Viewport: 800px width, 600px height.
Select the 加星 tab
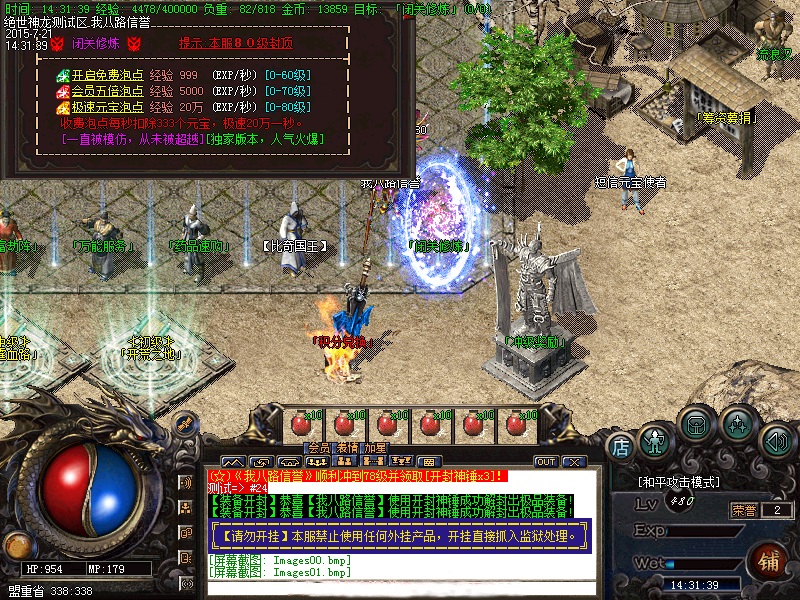(x=376, y=448)
